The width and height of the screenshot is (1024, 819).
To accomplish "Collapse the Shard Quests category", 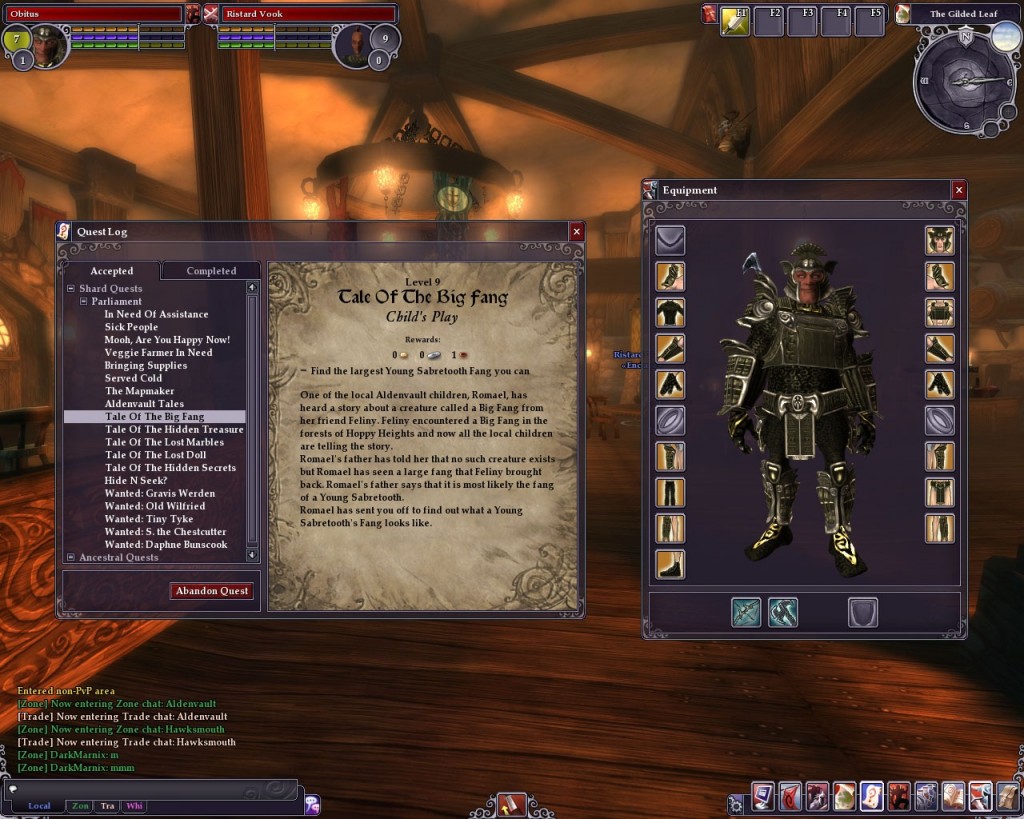I will [71, 289].
